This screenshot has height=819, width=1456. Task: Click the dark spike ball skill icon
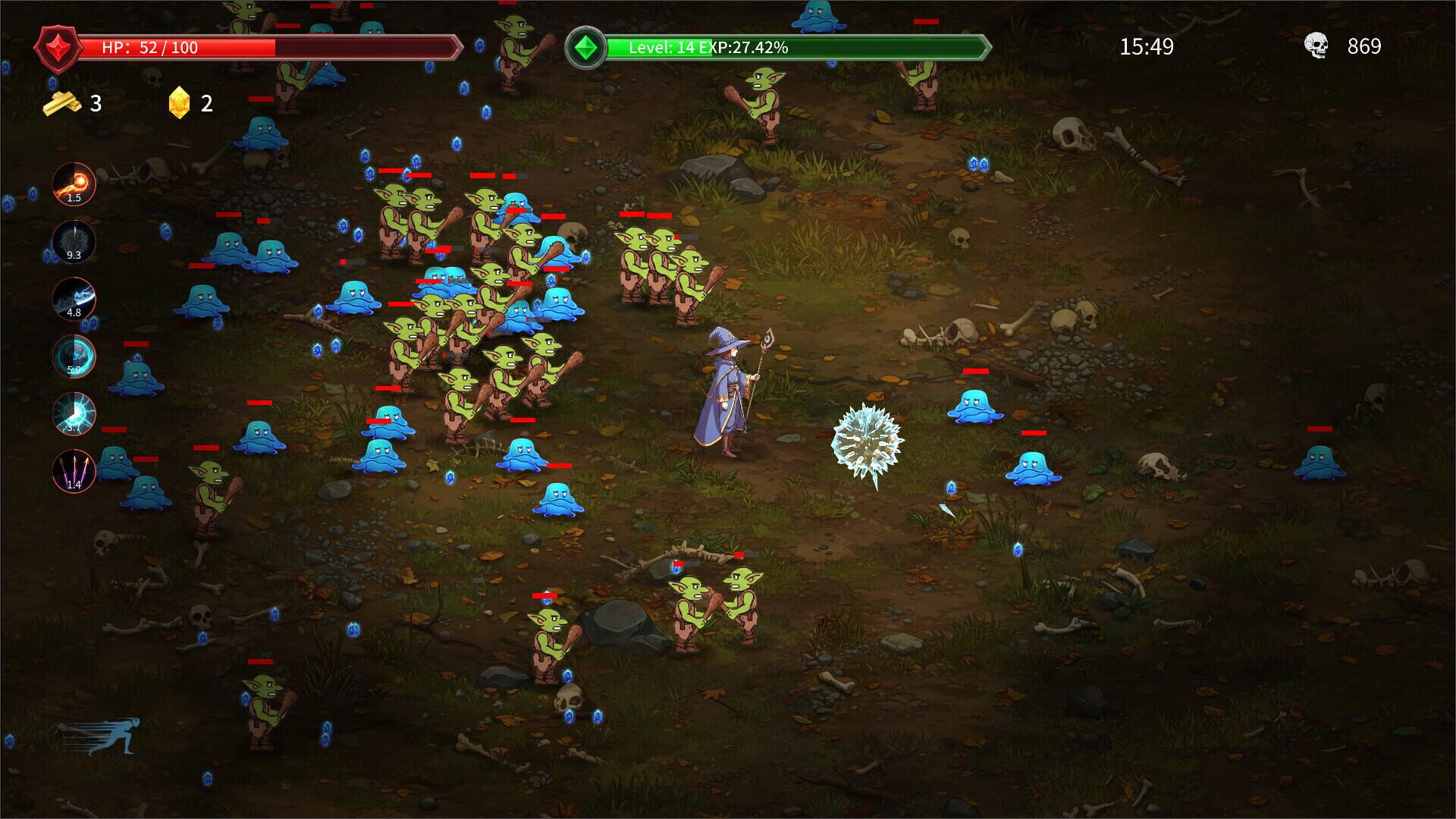pyautogui.click(x=74, y=241)
